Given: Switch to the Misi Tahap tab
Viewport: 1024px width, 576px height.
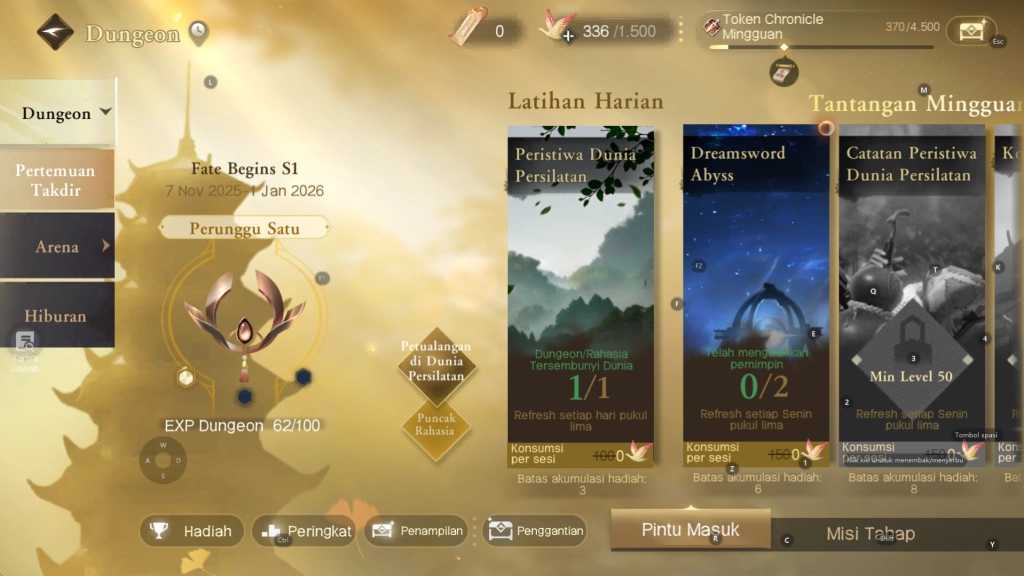Looking at the screenshot, I should (870, 534).
